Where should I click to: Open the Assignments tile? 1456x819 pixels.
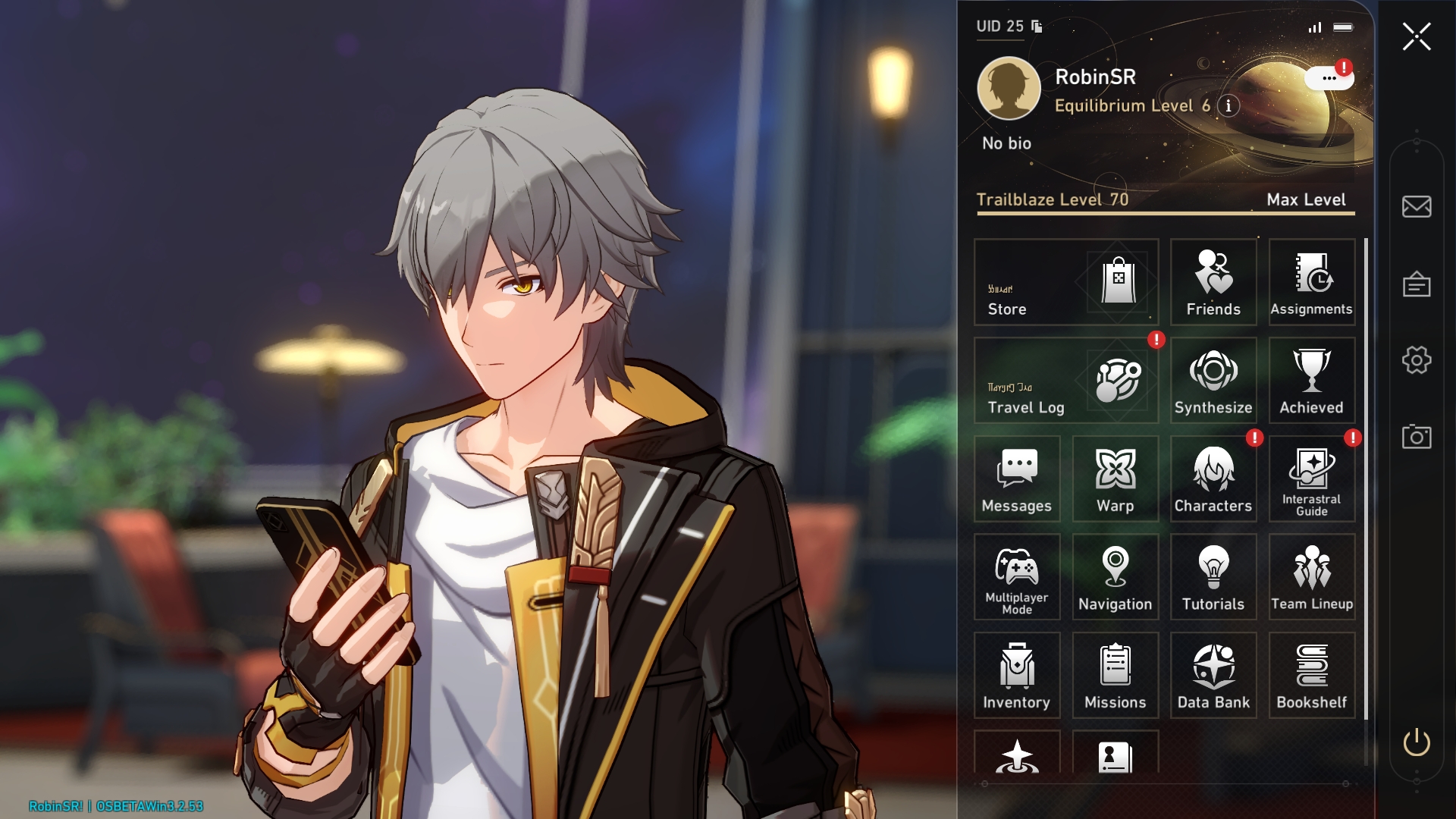(1311, 282)
